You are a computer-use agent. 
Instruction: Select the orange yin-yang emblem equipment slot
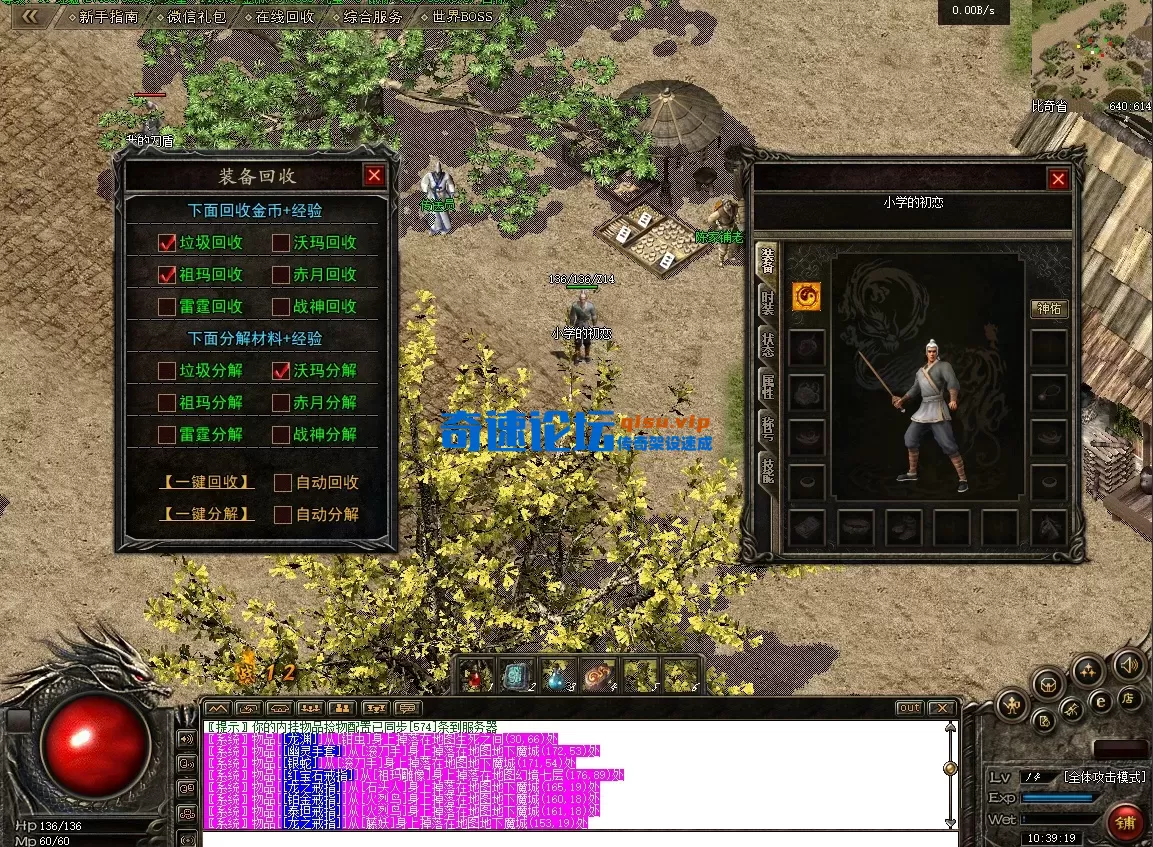(x=806, y=296)
